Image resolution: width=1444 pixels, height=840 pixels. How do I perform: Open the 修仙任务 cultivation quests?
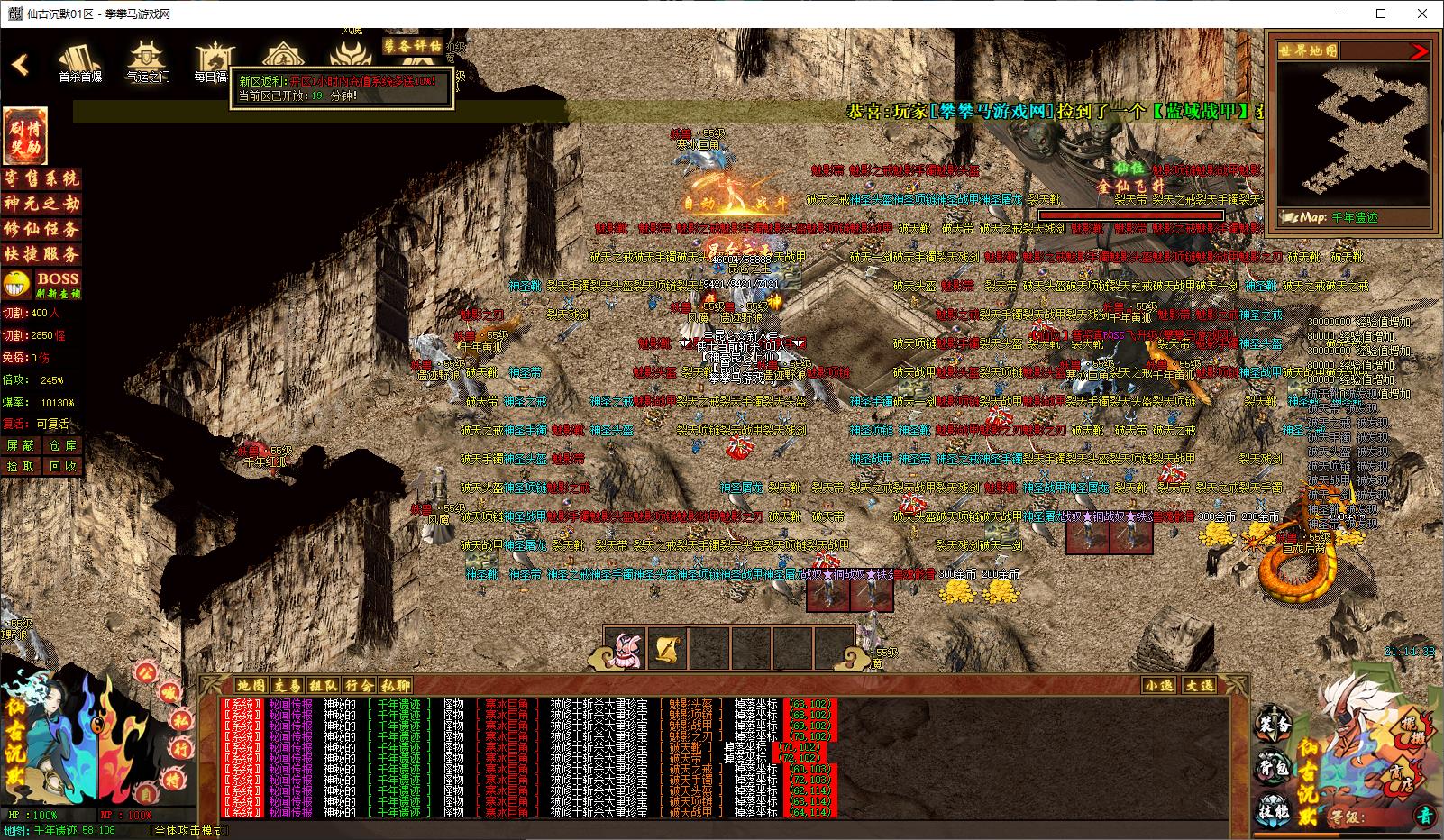(x=41, y=229)
